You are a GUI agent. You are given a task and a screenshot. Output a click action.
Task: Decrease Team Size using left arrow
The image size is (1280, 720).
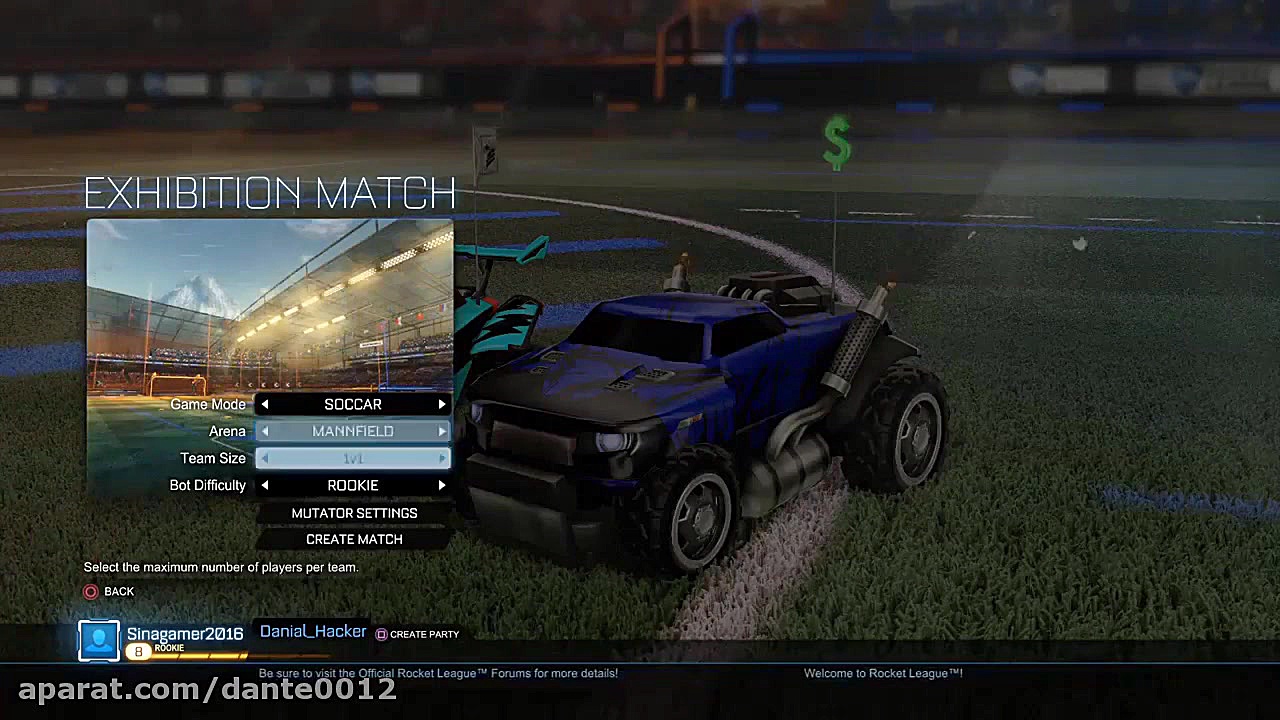(x=265, y=458)
